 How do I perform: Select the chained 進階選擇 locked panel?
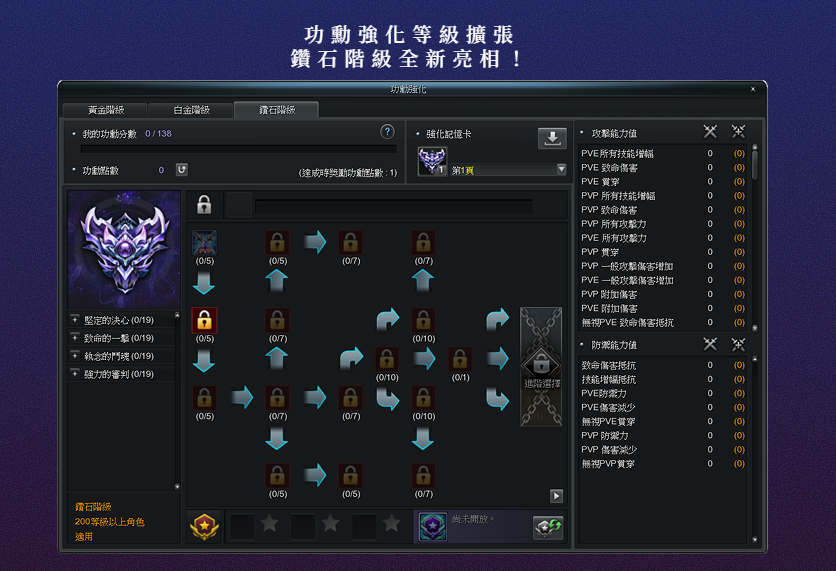[x=541, y=367]
